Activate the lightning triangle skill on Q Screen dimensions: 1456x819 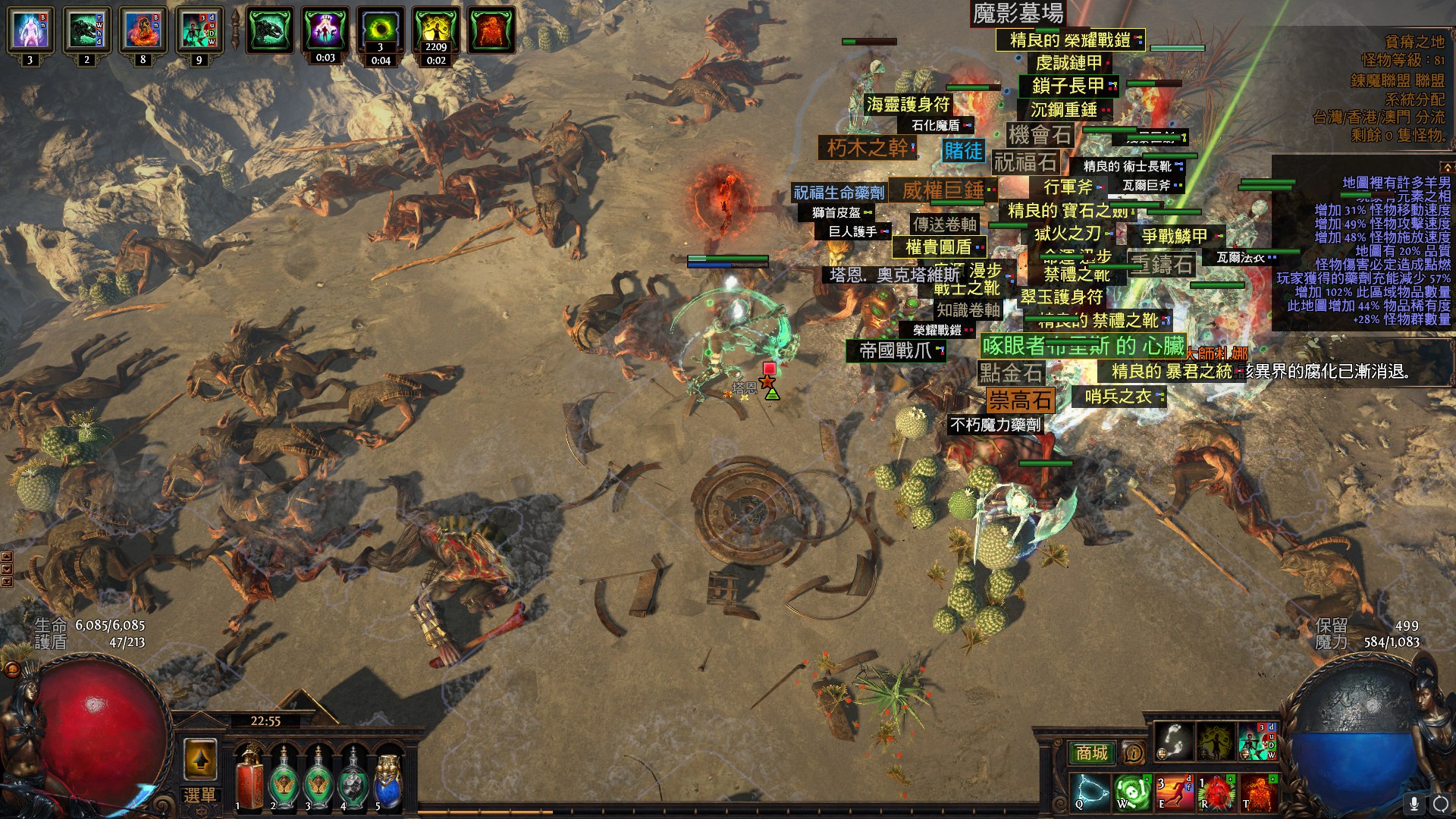1090,791
